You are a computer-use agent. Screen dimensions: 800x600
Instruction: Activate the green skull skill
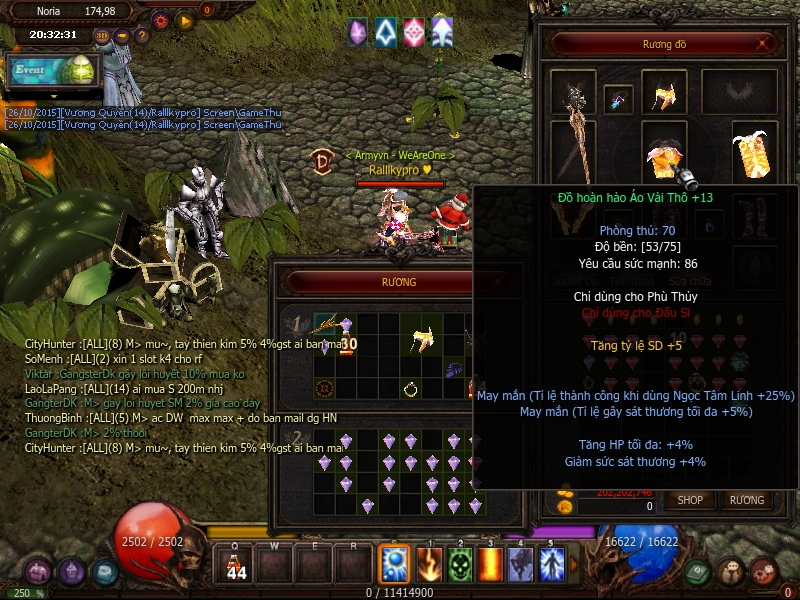click(x=459, y=565)
